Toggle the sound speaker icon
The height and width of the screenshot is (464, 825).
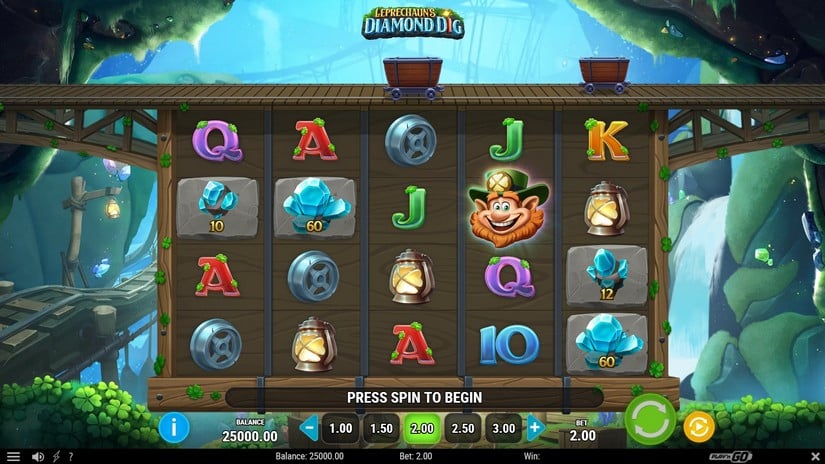tap(37, 457)
